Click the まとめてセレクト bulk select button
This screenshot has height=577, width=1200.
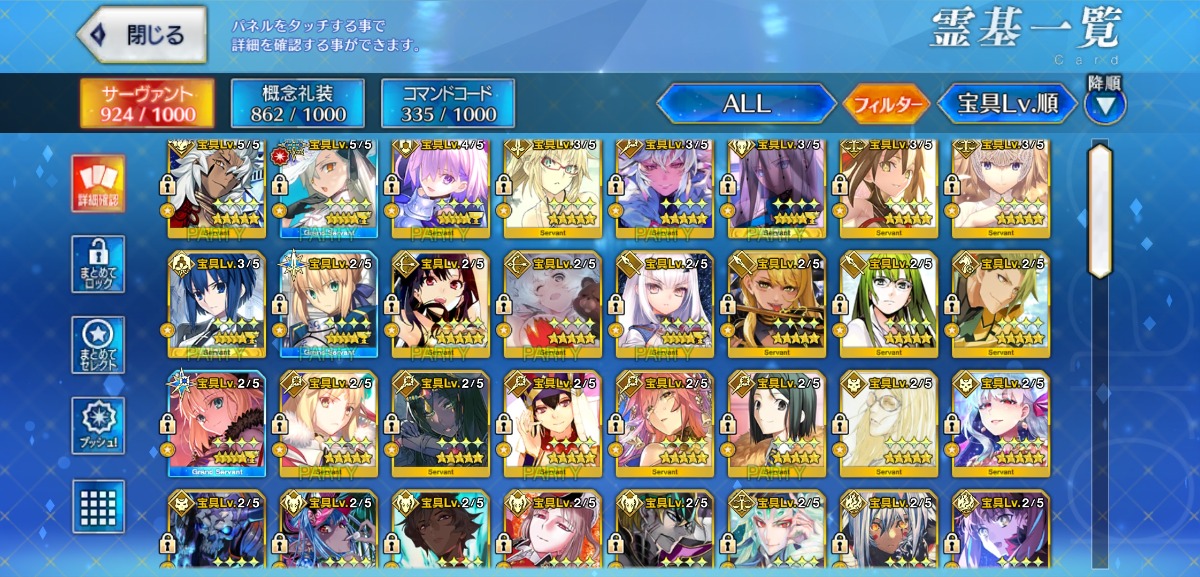98,345
